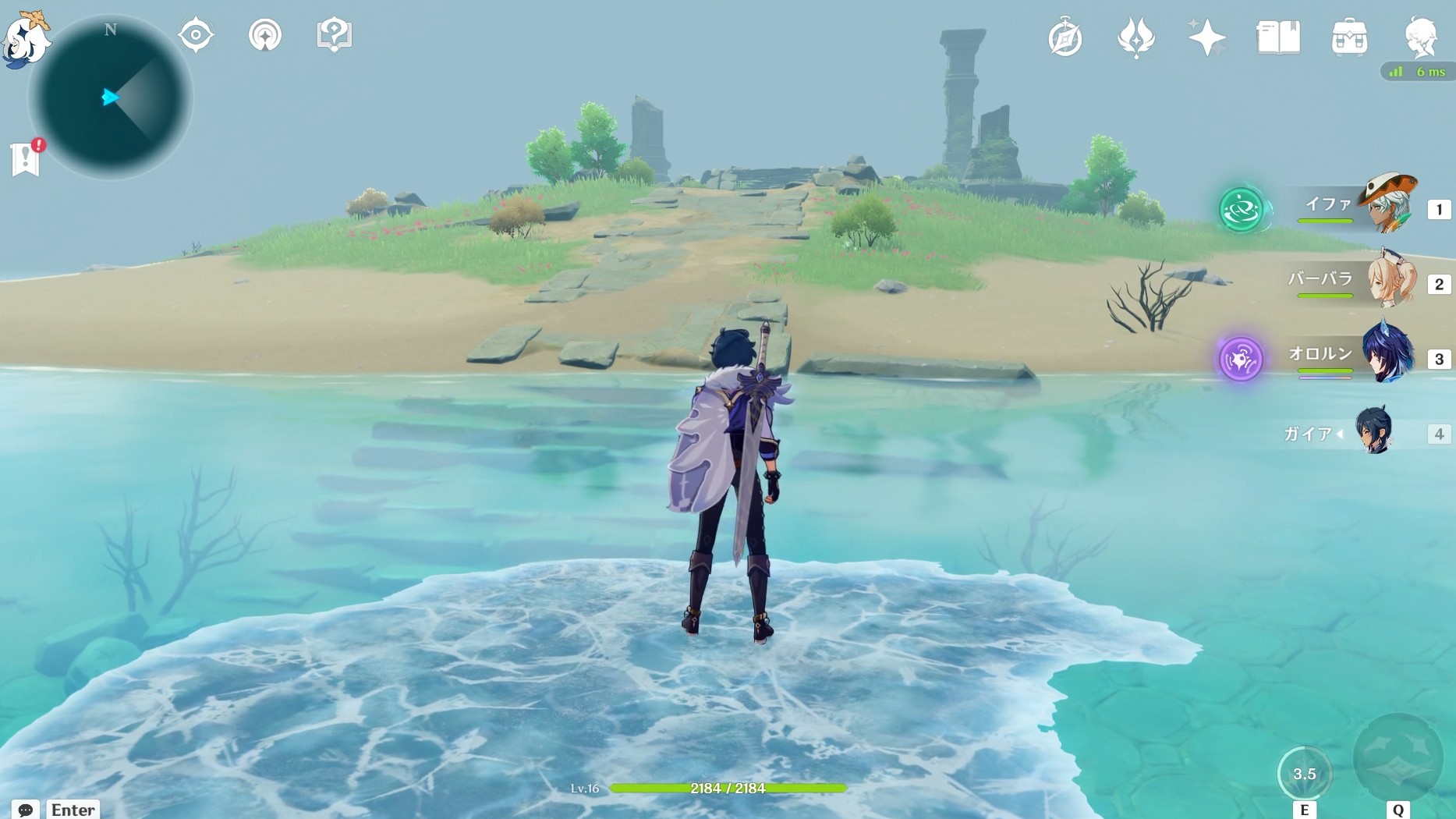Click the HP bar showing 2184/2184
The image size is (1456, 819).
pyautogui.click(x=727, y=788)
